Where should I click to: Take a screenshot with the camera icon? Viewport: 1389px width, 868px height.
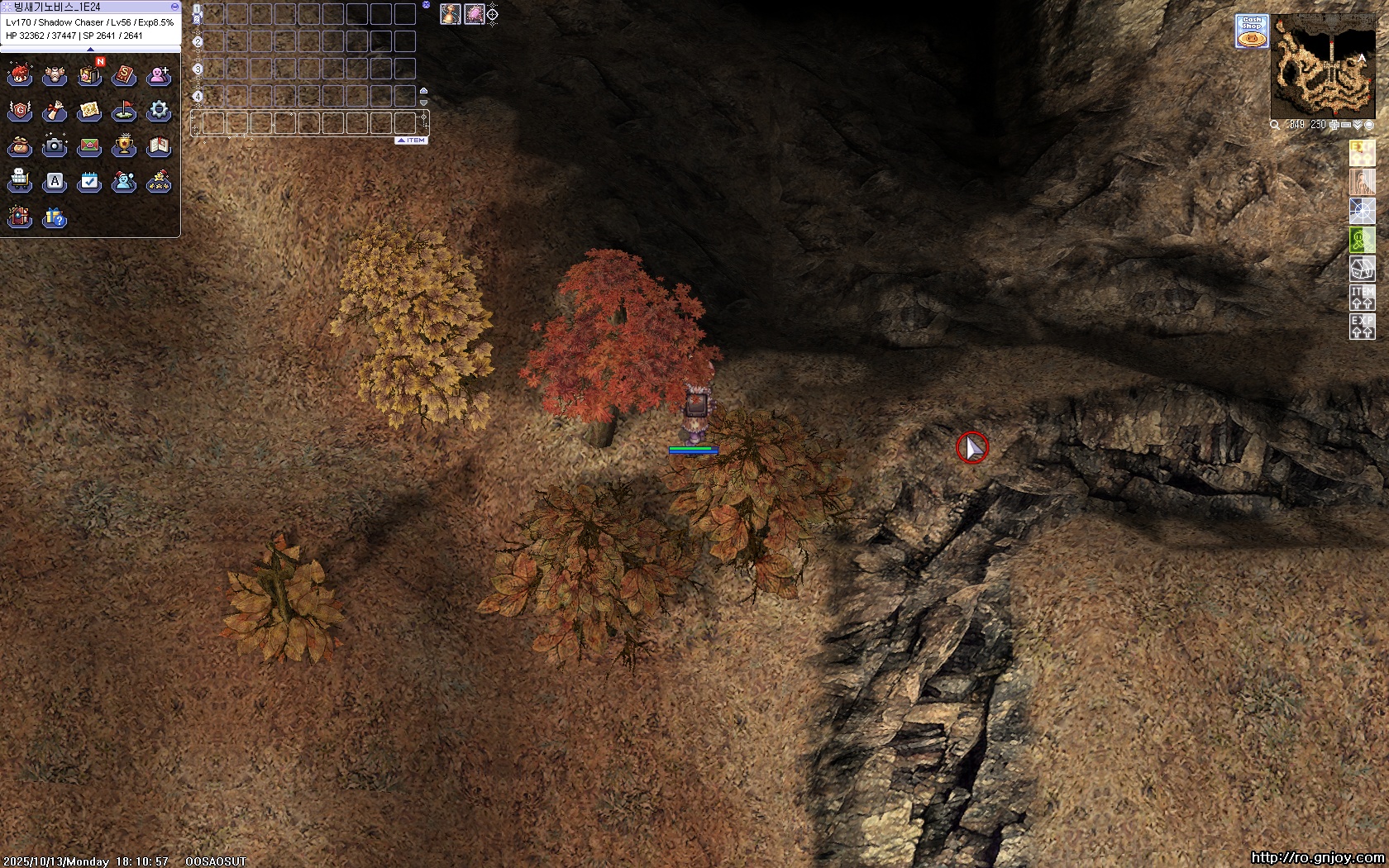point(55,146)
